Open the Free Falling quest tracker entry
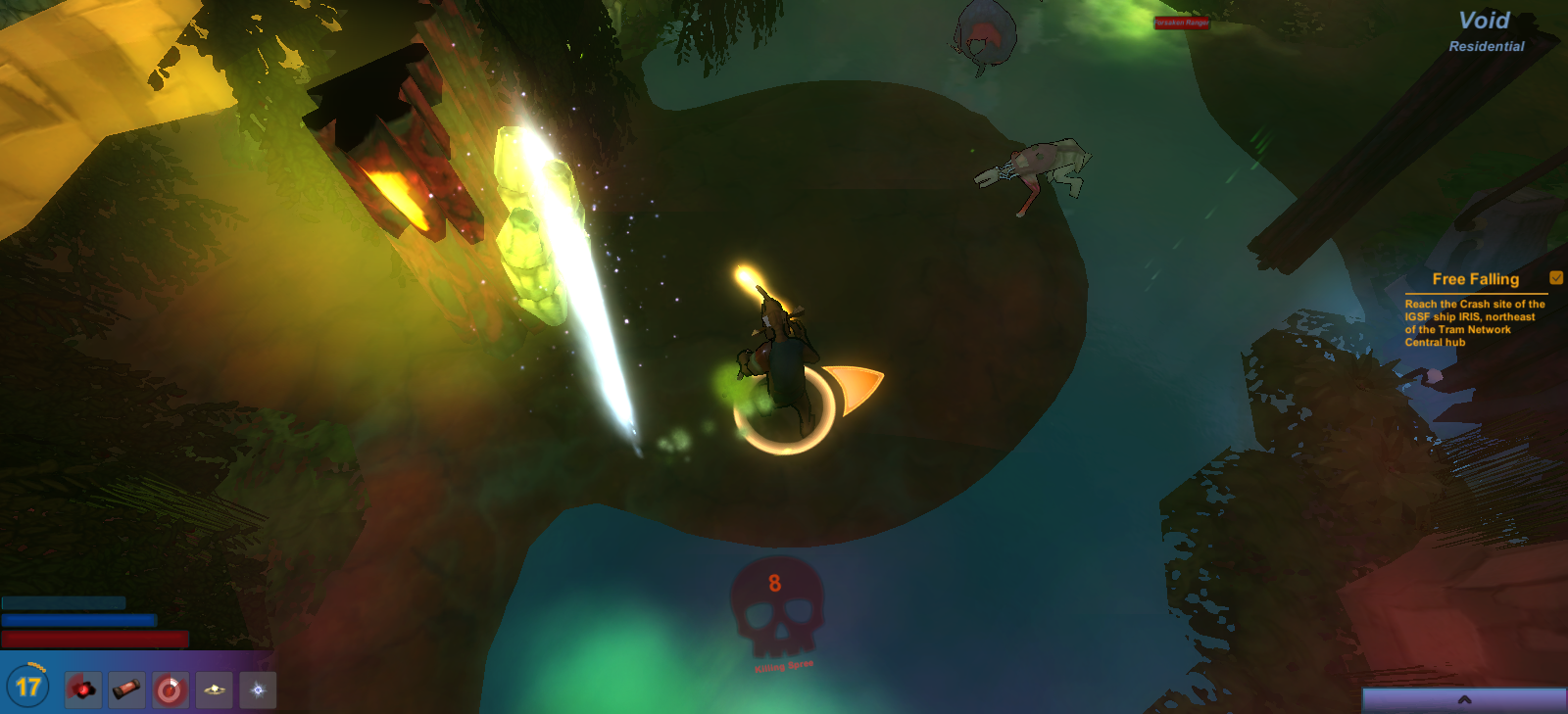The height and width of the screenshot is (714, 1568). click(x=1475, y=279)
